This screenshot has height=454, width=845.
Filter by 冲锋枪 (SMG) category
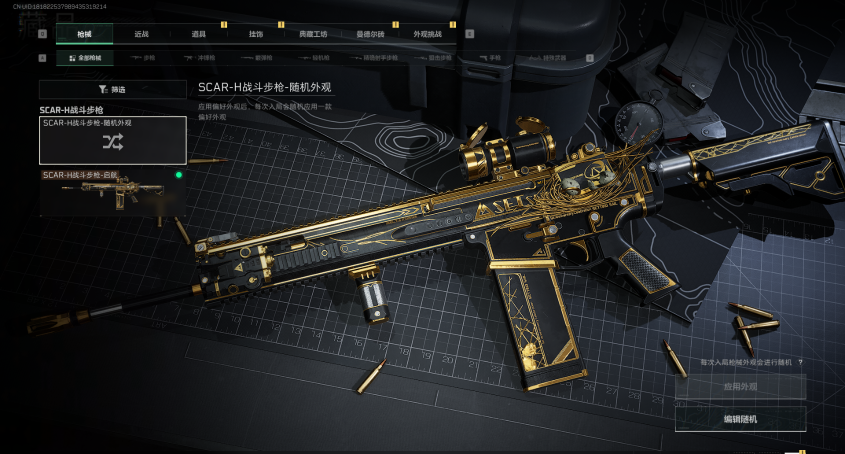[x=200, y=59]
